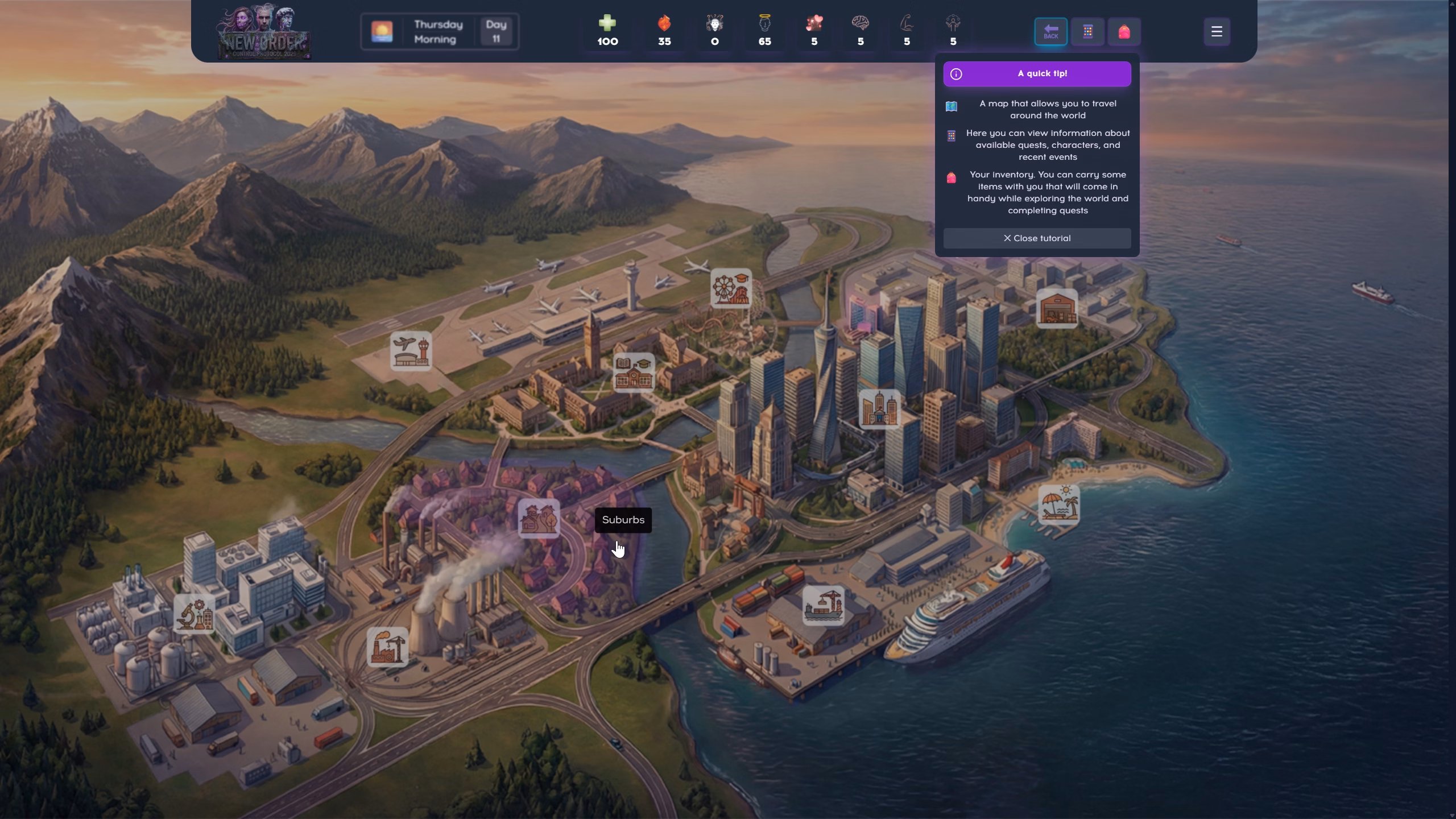
Task: Open the hamburger main menu
Action: click(x=1217, y=32)
